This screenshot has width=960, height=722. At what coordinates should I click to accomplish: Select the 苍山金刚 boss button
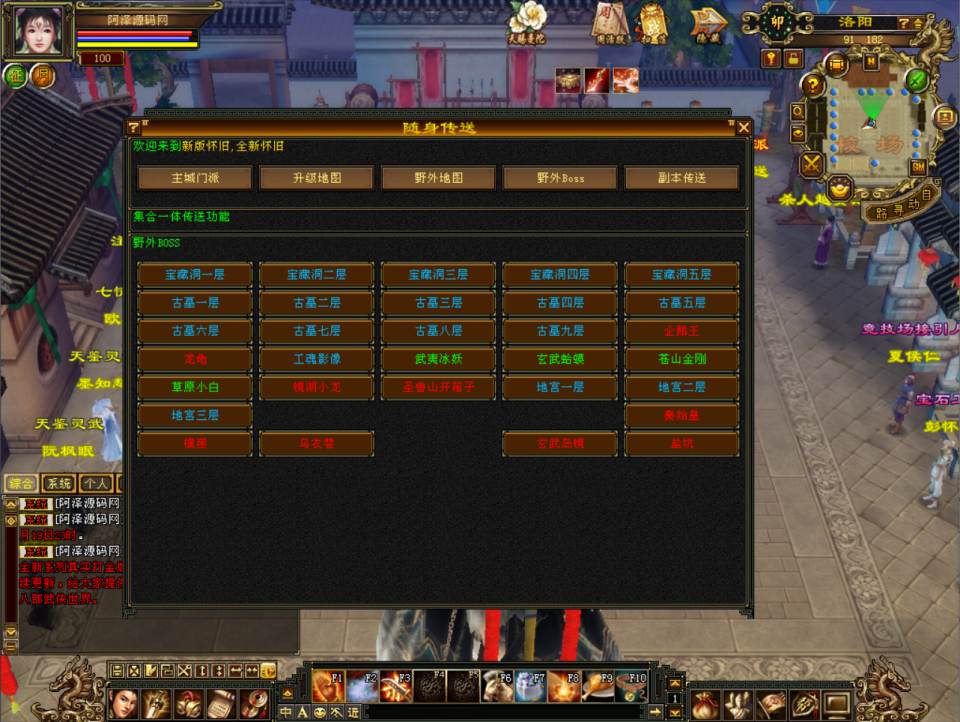tap(682, 358)
